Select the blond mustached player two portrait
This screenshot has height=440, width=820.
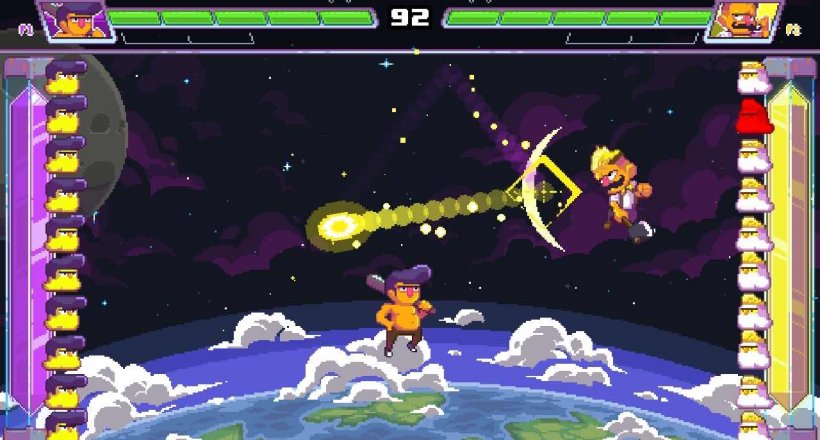pos(742,20)
